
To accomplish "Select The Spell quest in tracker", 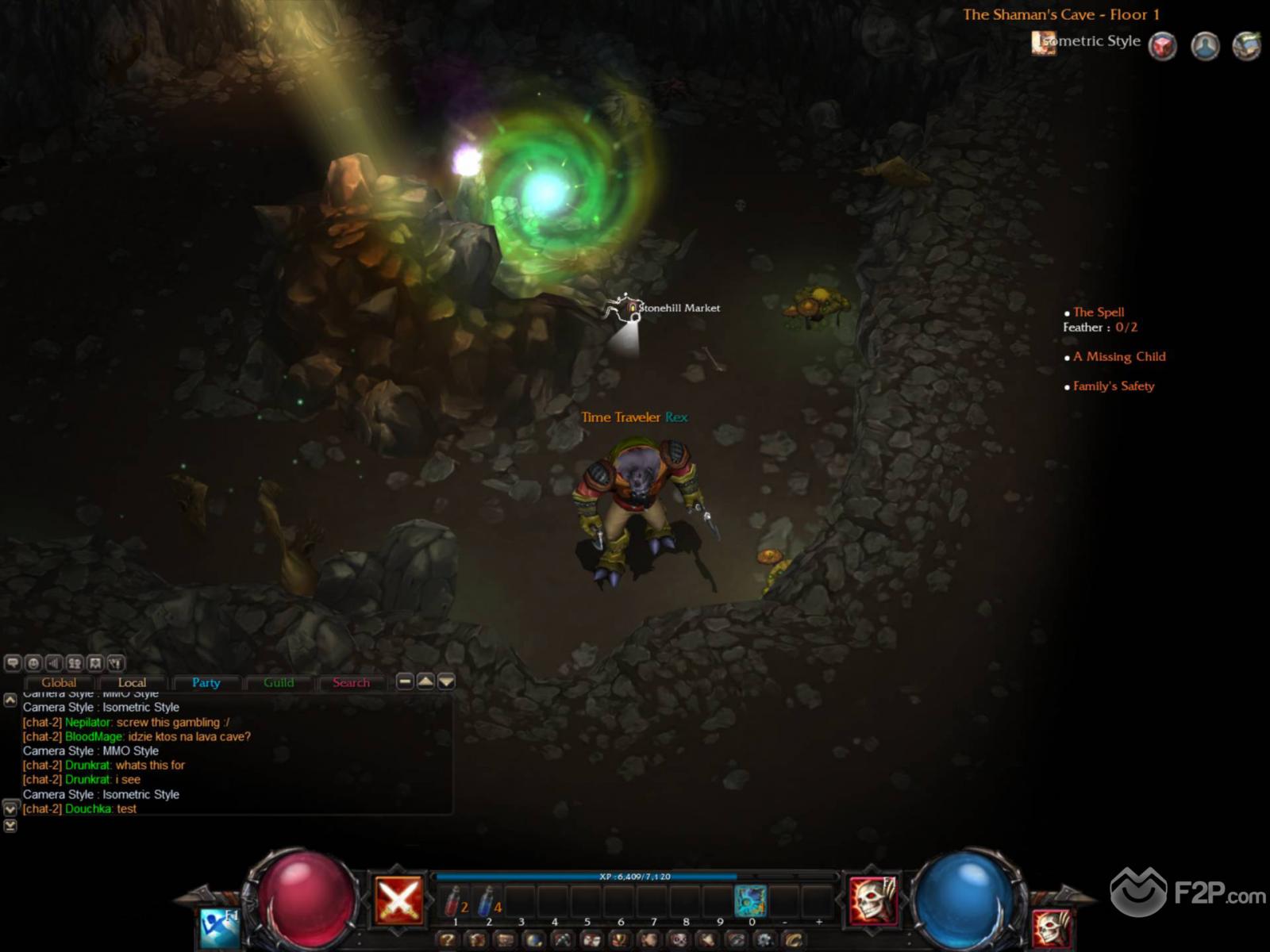I will tap(1099, 312).
